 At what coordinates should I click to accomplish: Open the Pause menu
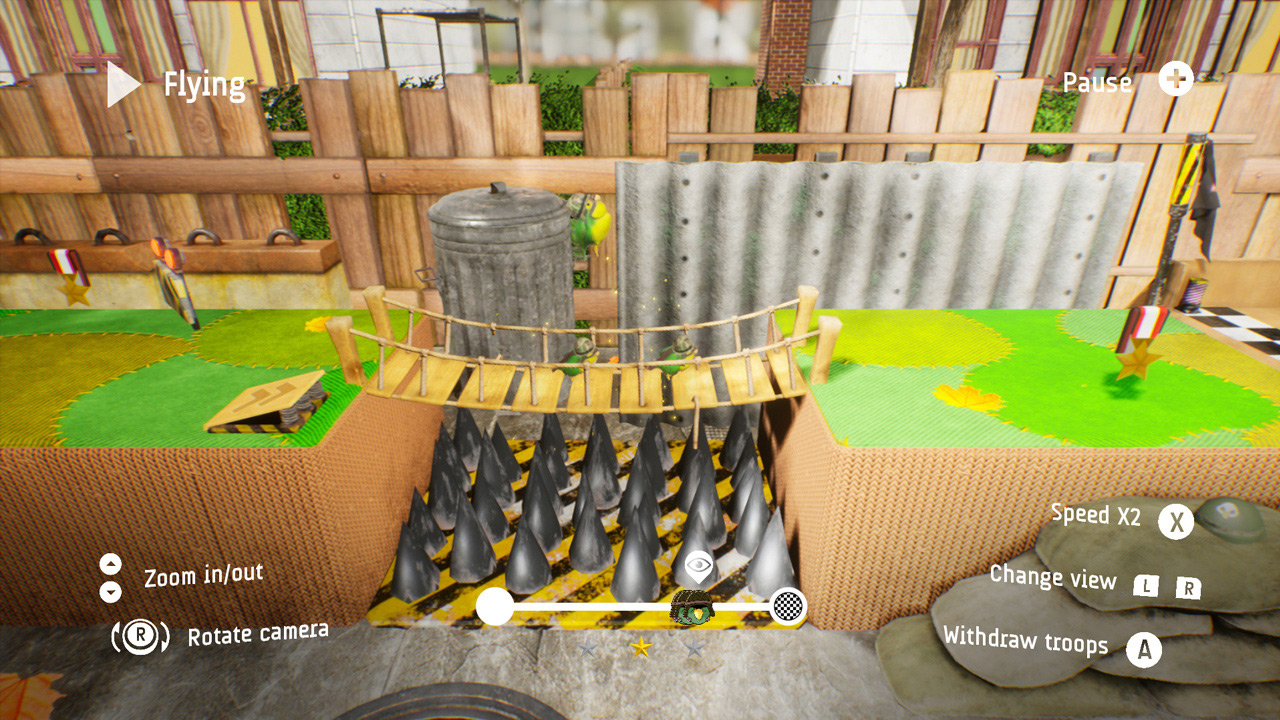(1097, 84)
